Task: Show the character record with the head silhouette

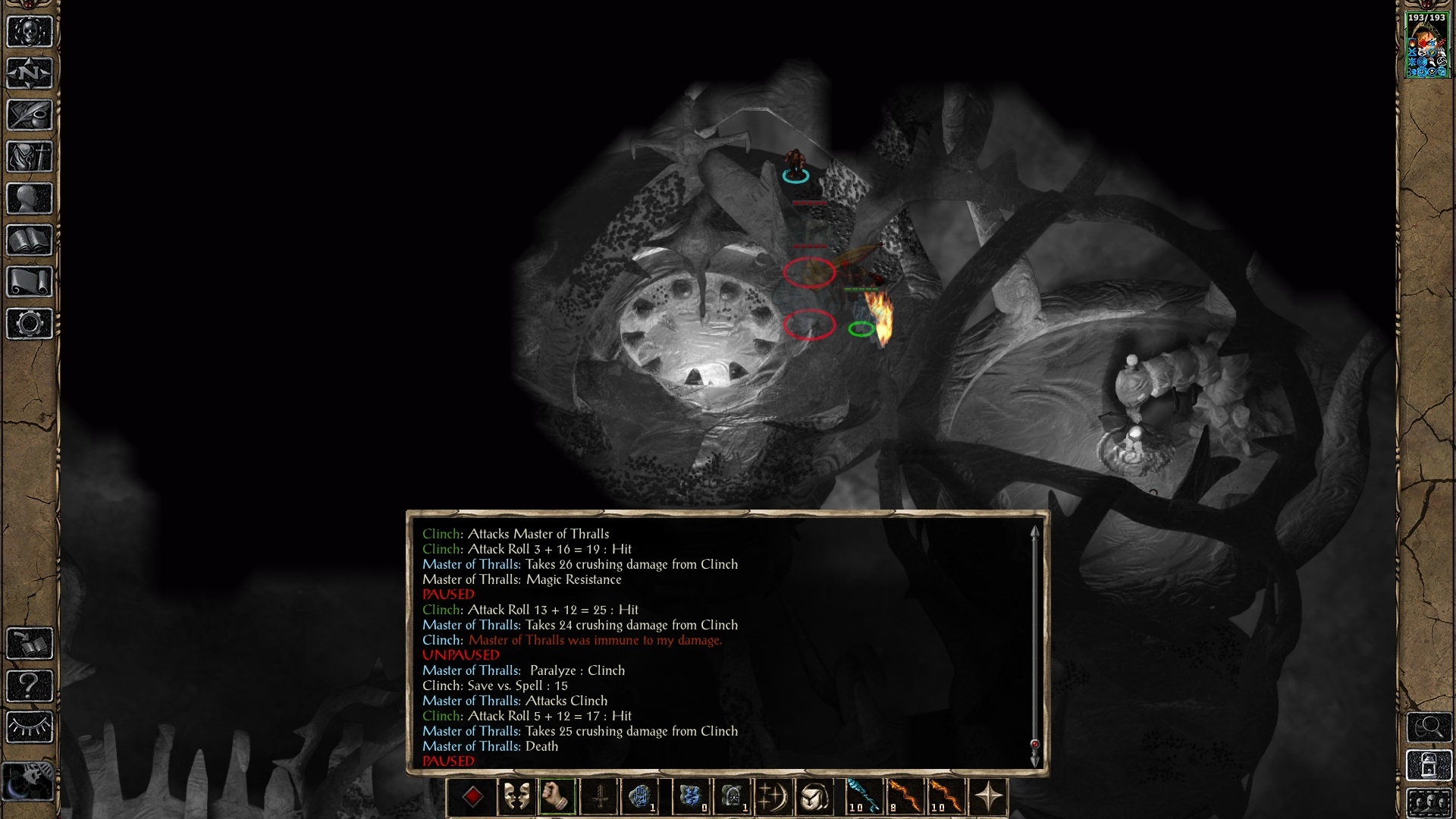Action: [30, 199]
